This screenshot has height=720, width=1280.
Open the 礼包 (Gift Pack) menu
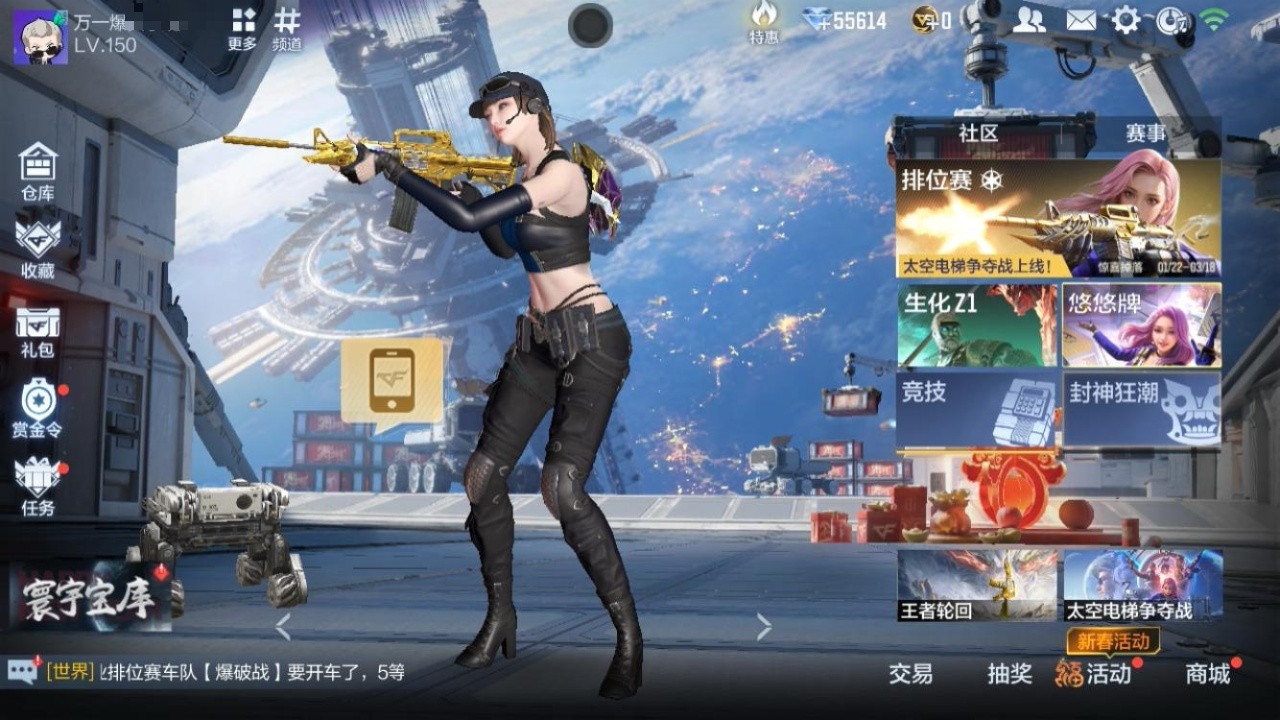pos(37,330)
